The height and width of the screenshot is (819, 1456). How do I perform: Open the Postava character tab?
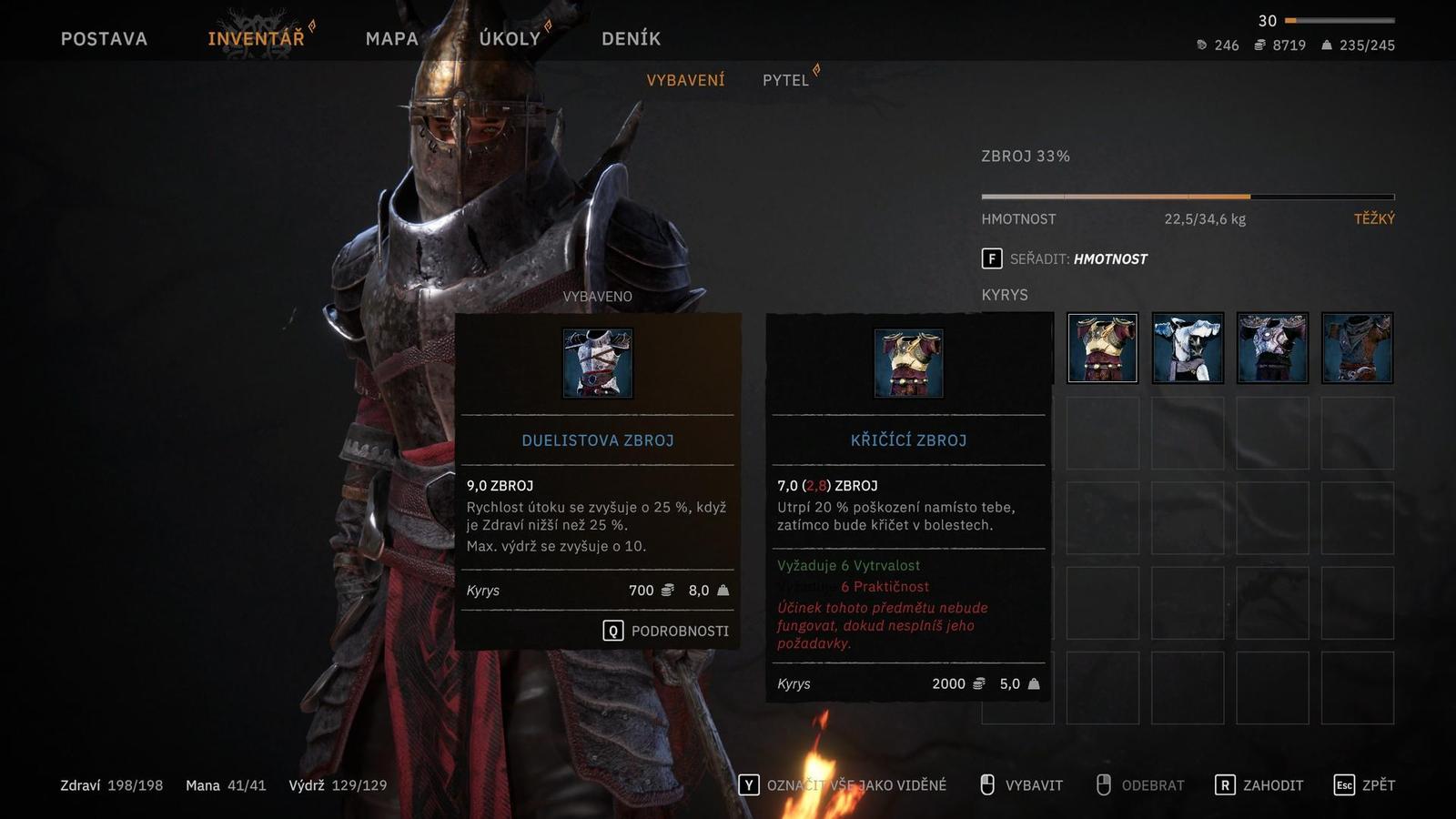click(x=104, y=38)
